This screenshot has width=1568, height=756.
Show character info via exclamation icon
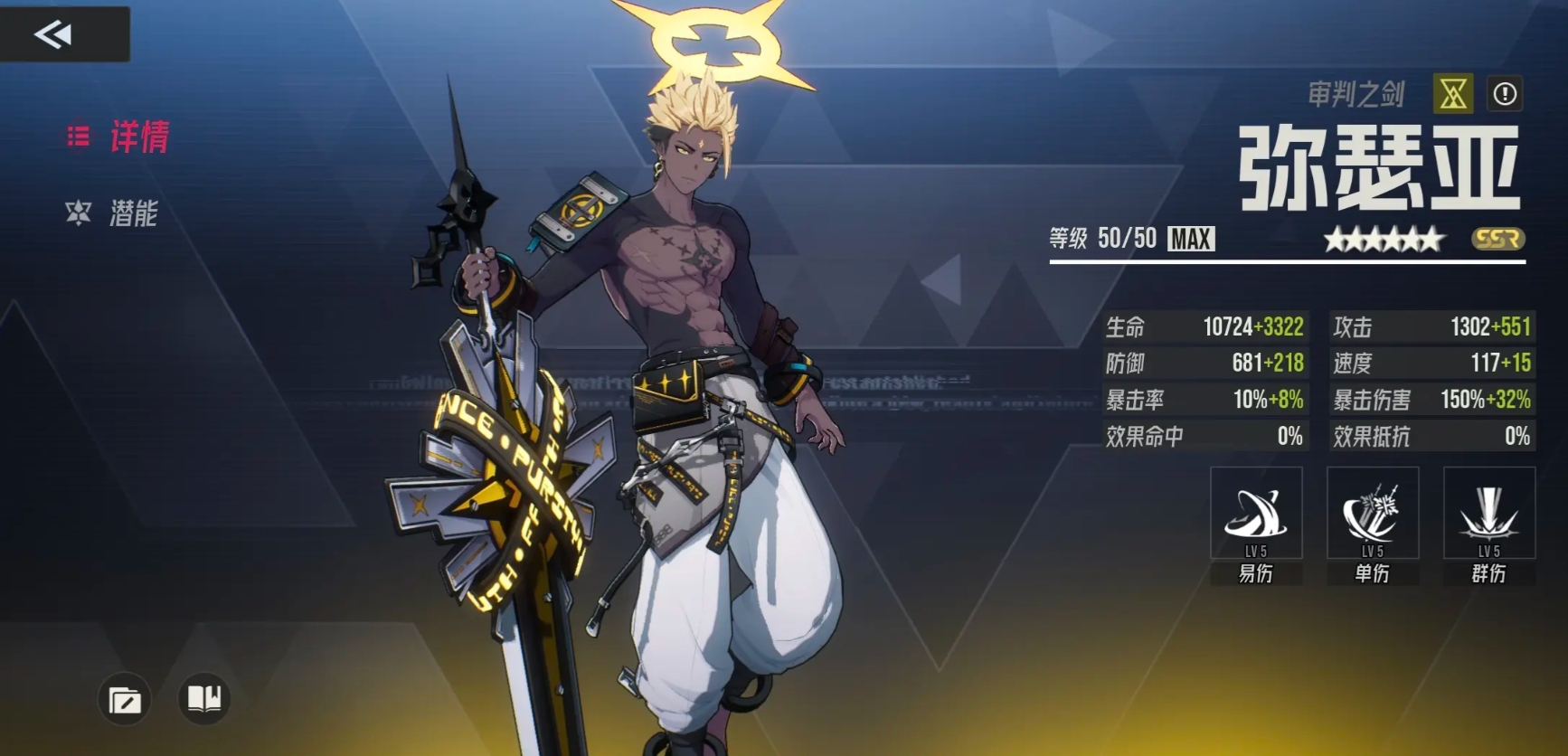click(x=1505, y=93)
